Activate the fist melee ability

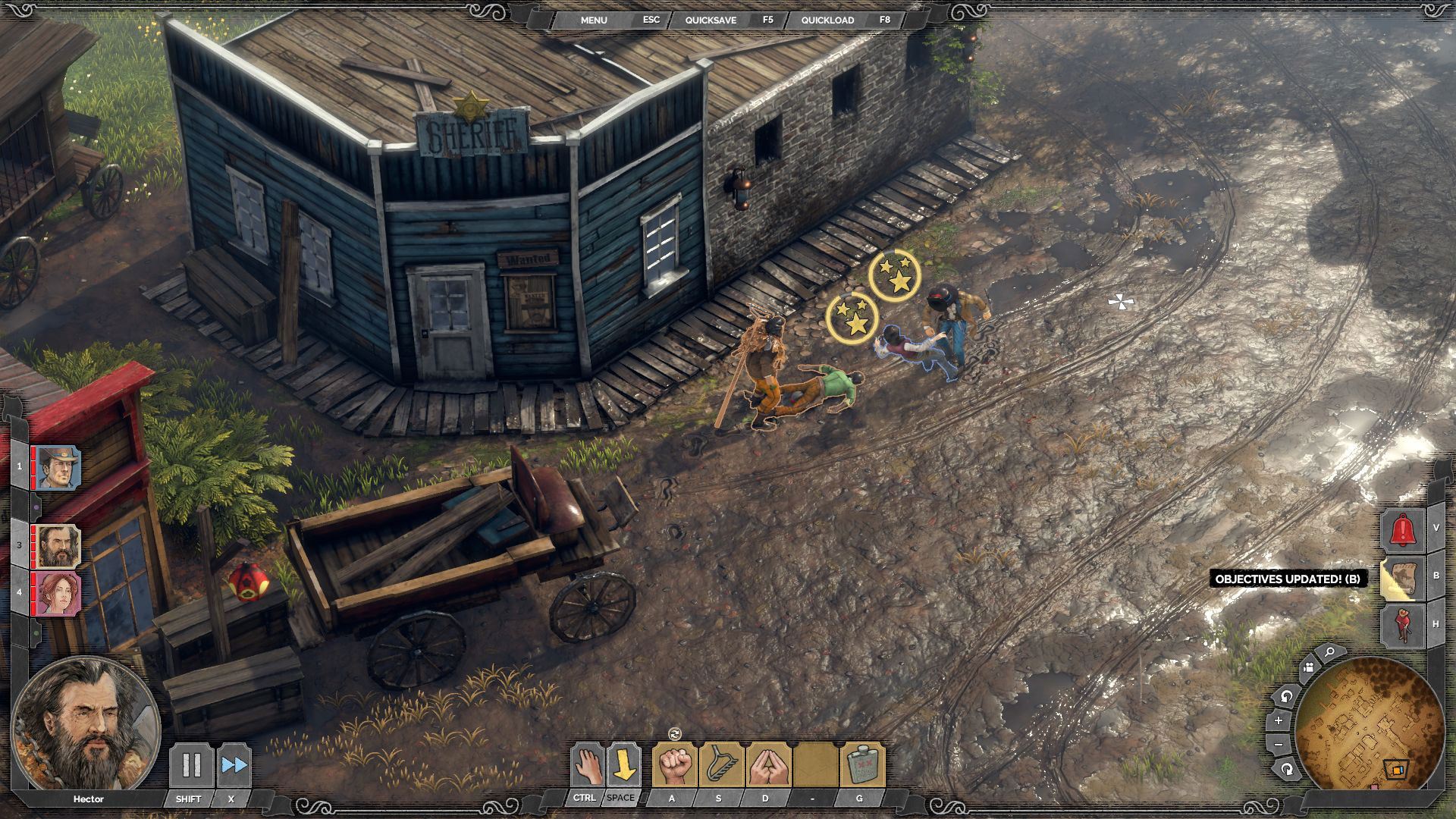pos(674,765)
